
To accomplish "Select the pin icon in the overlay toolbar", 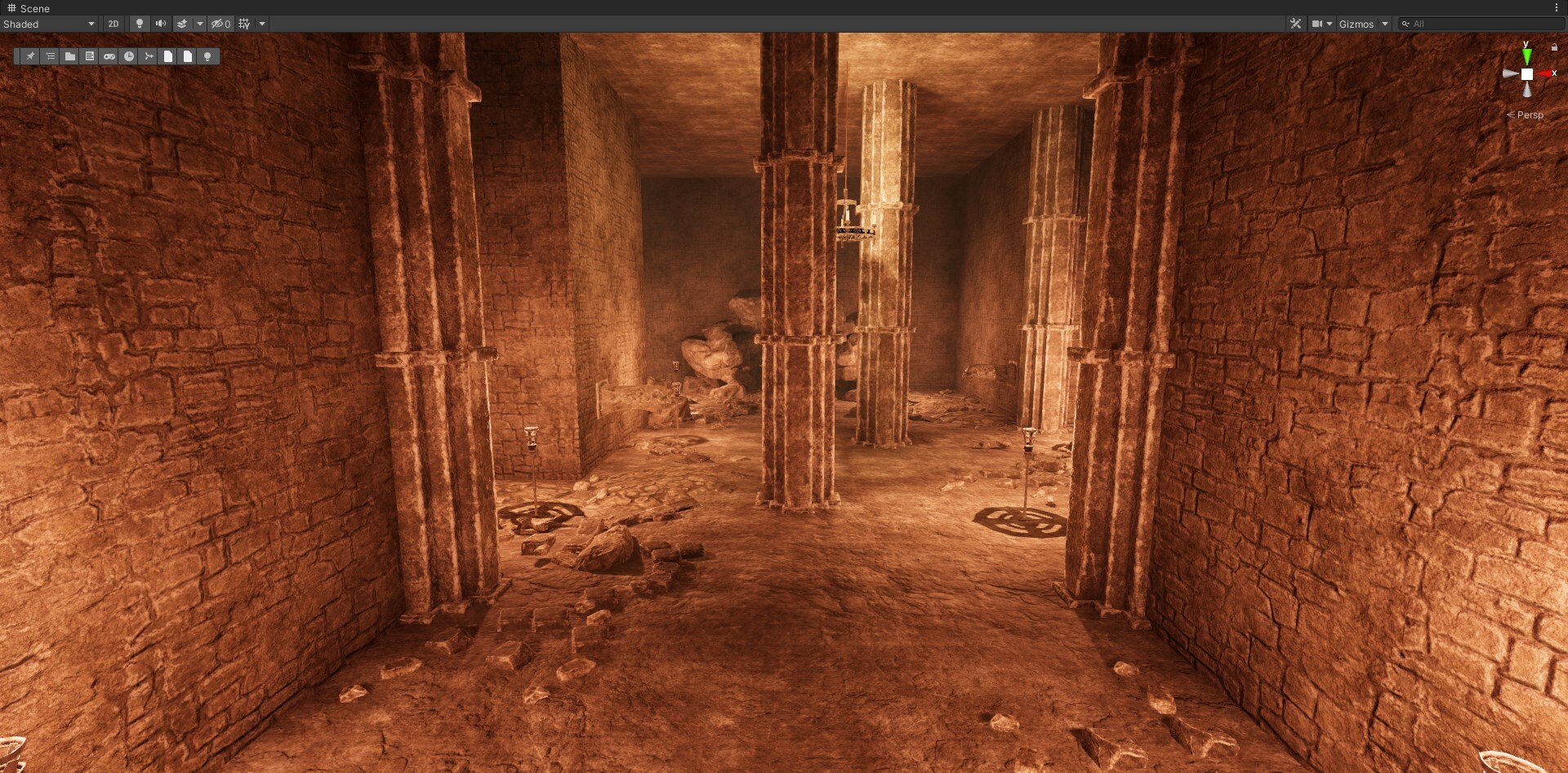I will [x=30, y=56].
